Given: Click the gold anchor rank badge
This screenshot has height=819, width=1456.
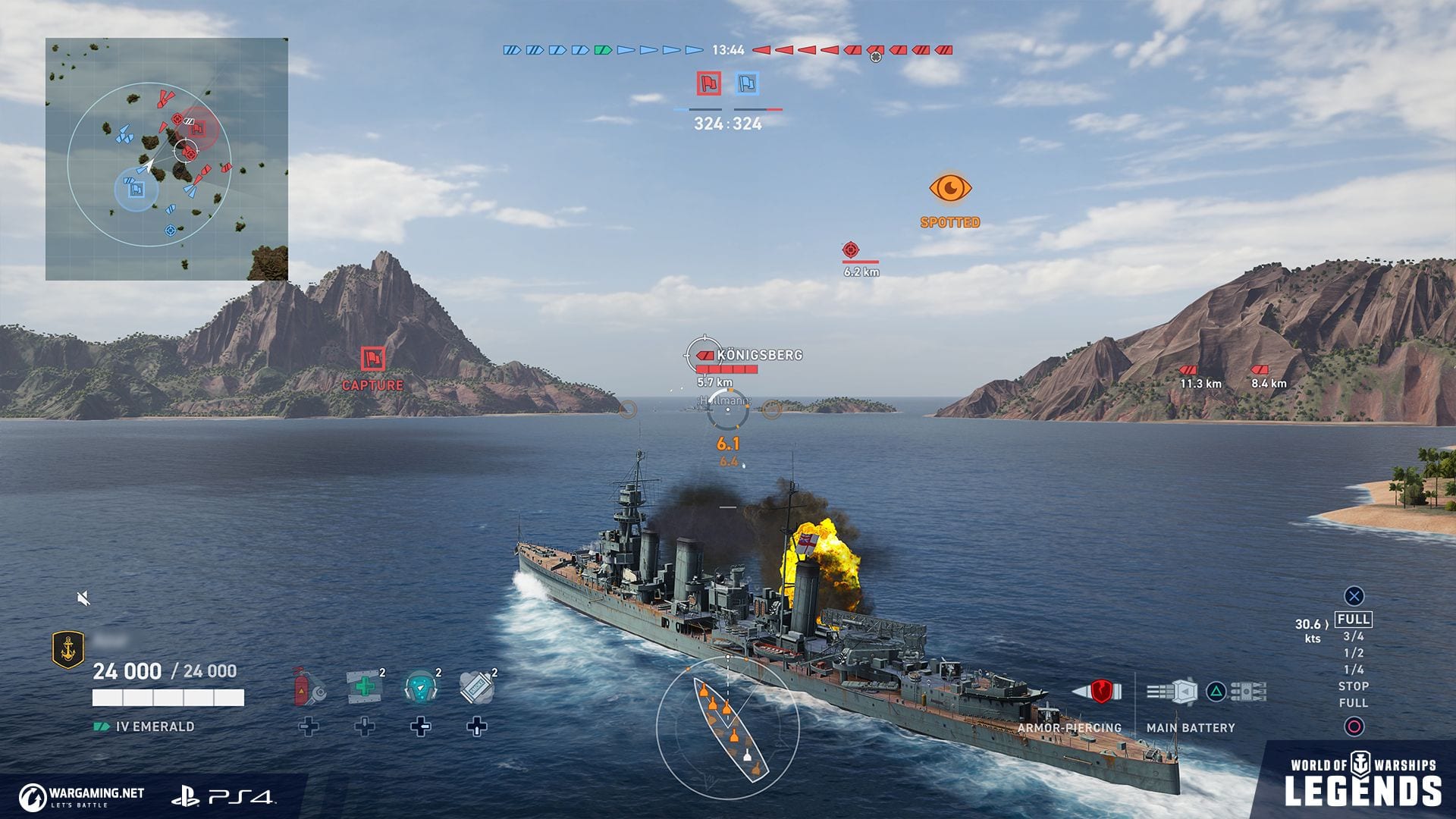Looking at the screenshot, I should tap(67, 650).
